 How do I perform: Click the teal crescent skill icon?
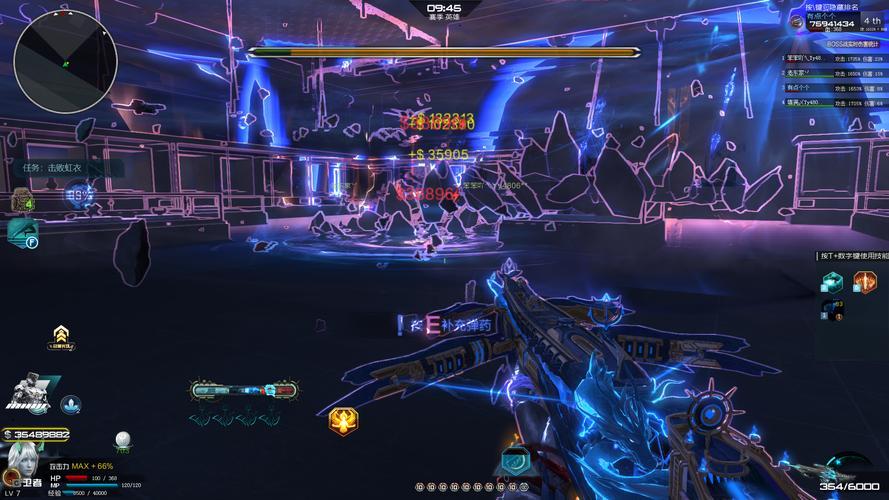(x=516, y=461)
